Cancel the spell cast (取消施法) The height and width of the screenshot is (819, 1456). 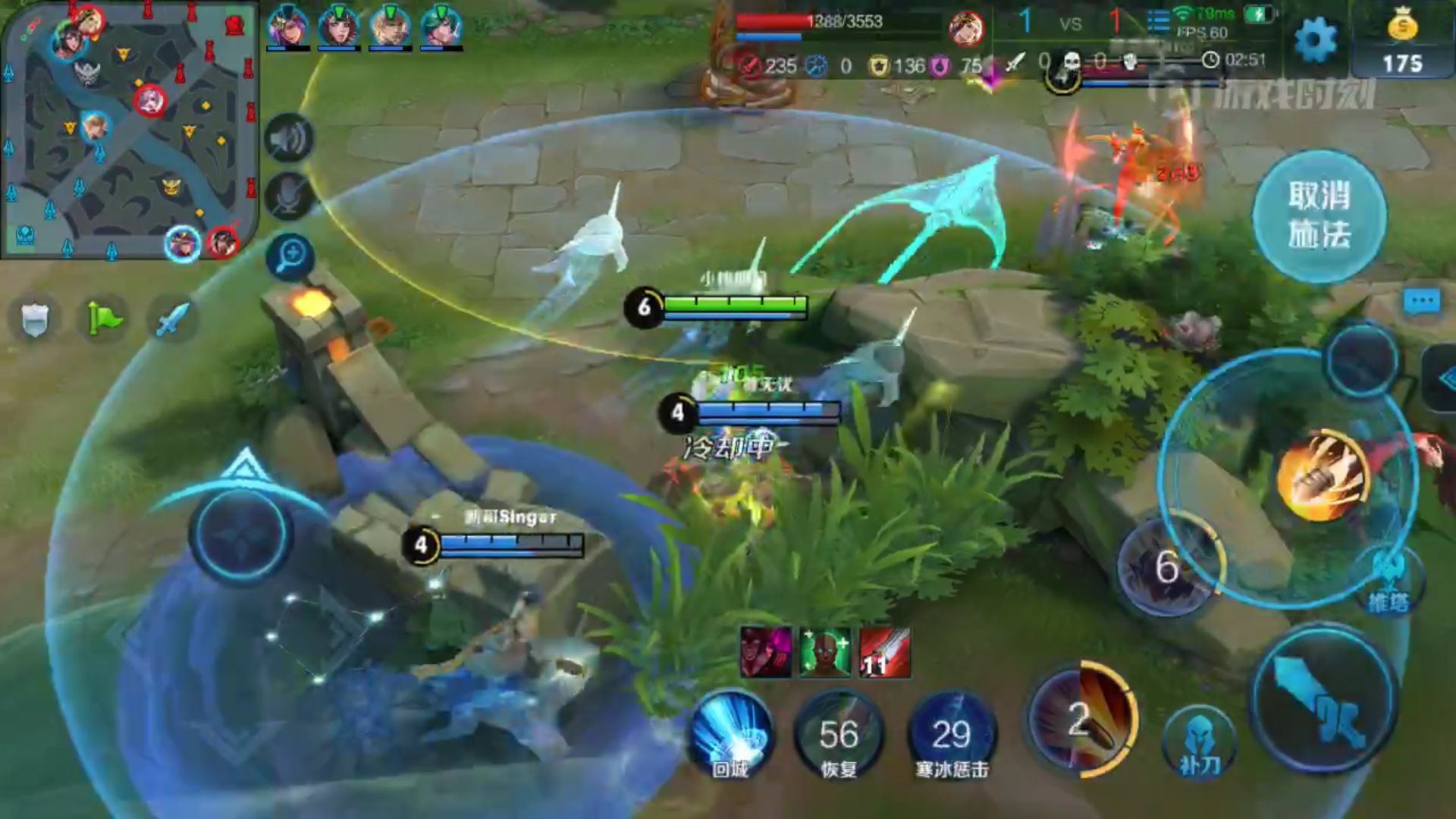coord(1319,215)
